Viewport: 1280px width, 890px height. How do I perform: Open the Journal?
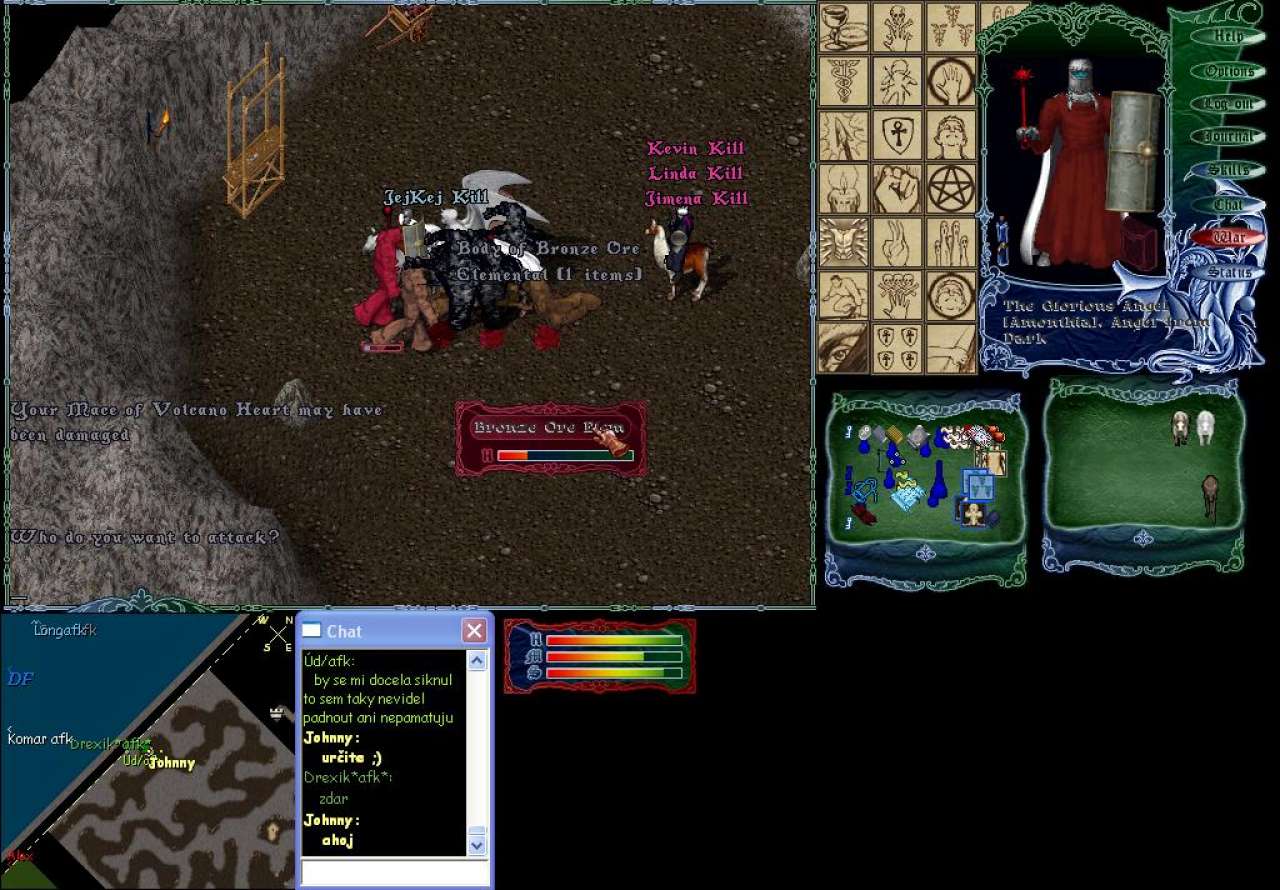click(x=1228, y=137)
